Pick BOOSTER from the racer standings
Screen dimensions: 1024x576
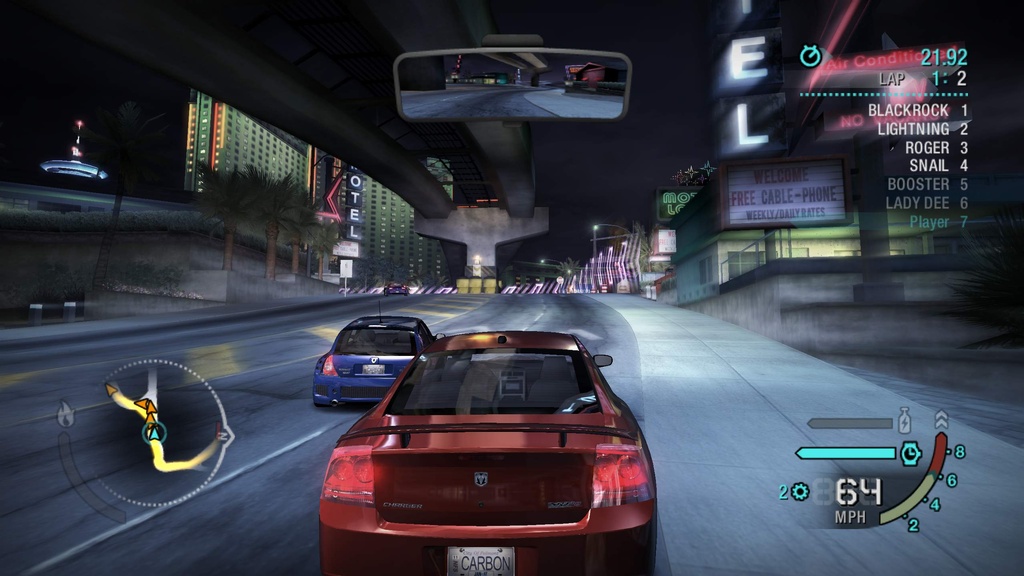[926, 184]
